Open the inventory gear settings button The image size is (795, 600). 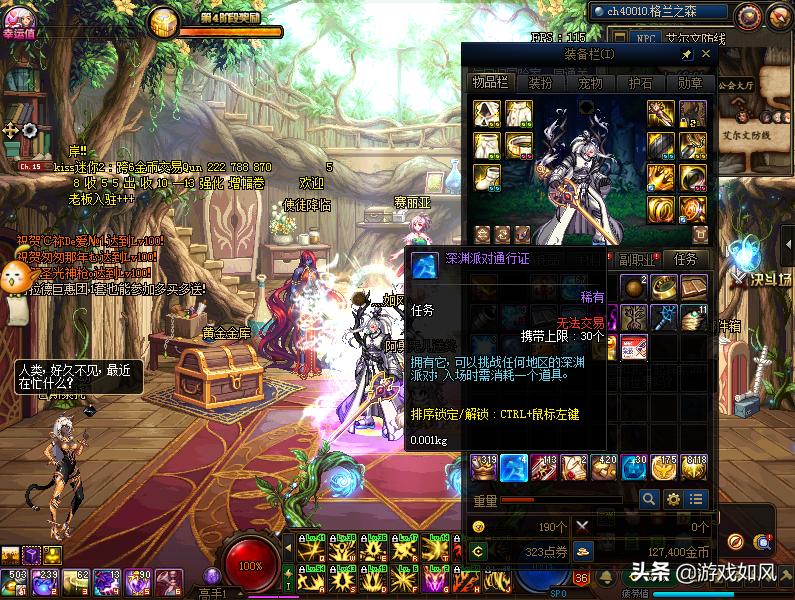tap(673, 498)
